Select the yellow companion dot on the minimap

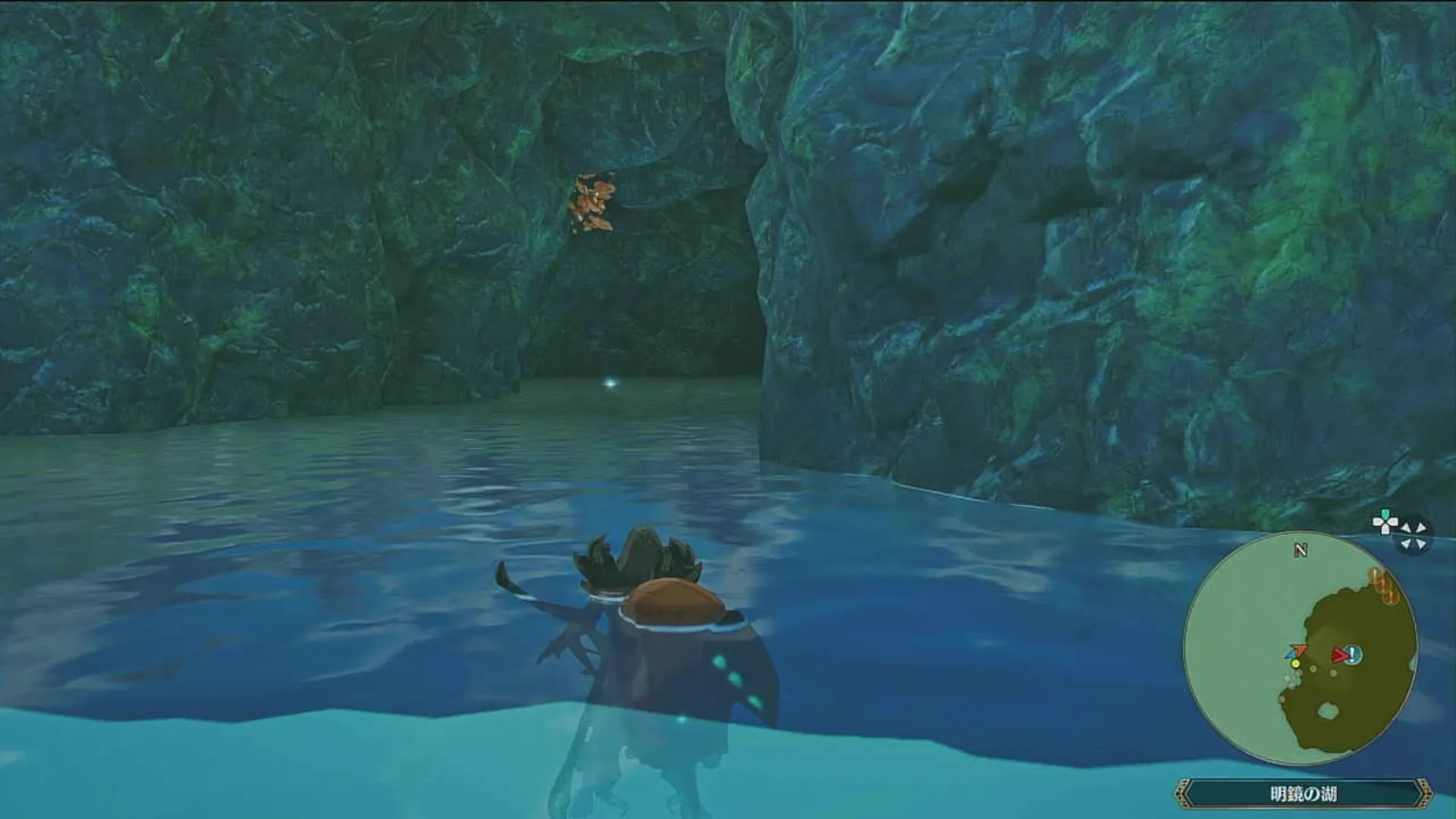click(x=1295, y=663)
